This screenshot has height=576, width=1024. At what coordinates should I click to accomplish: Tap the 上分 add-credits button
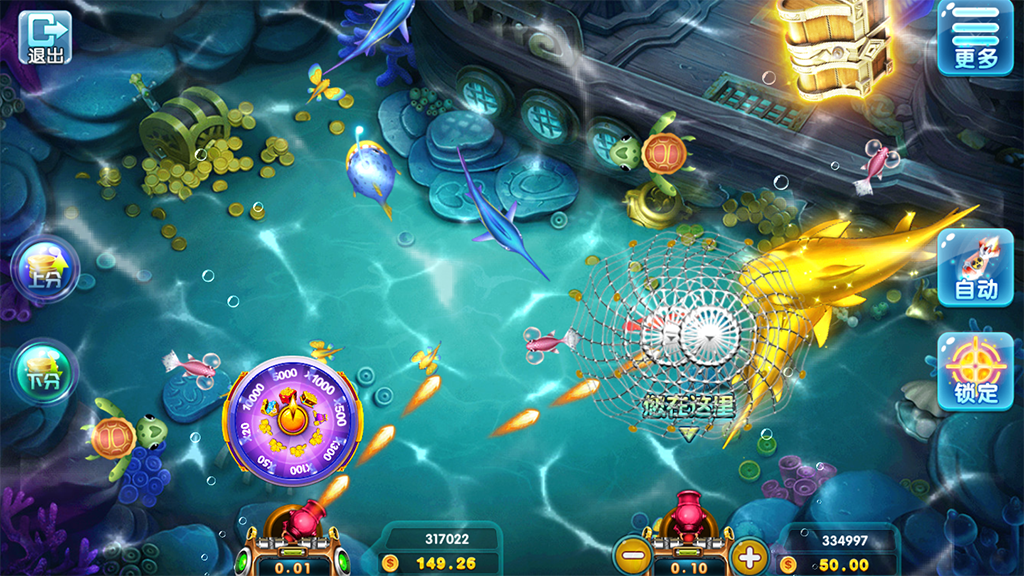pos(45,270)
